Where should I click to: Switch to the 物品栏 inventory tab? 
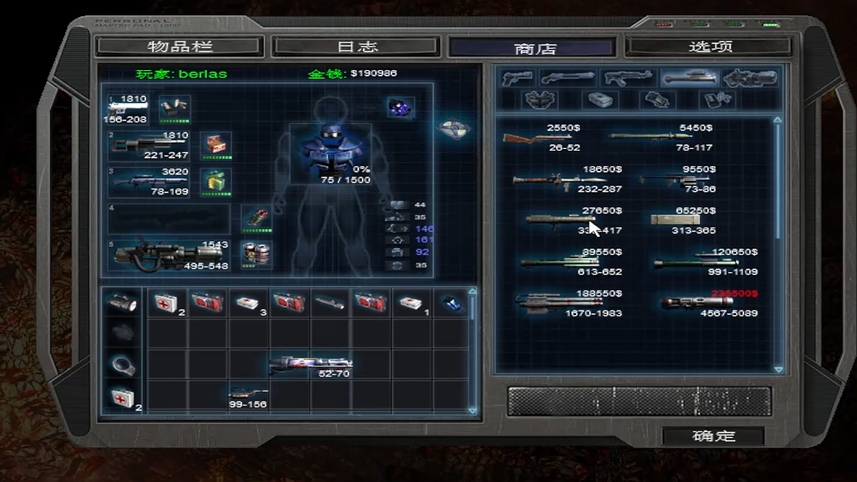180,46
